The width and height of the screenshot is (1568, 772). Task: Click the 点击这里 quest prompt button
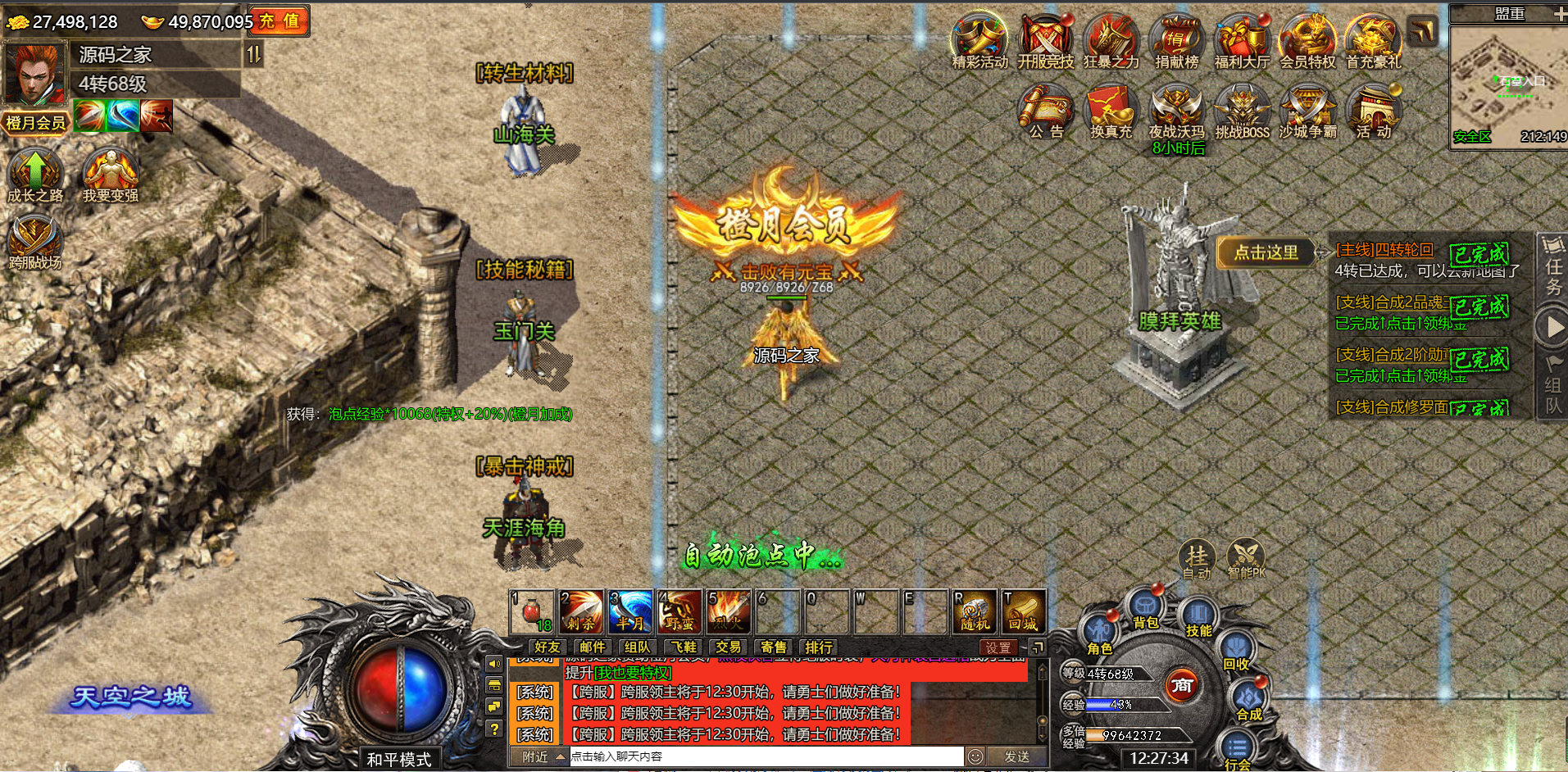coord(1266,252)
